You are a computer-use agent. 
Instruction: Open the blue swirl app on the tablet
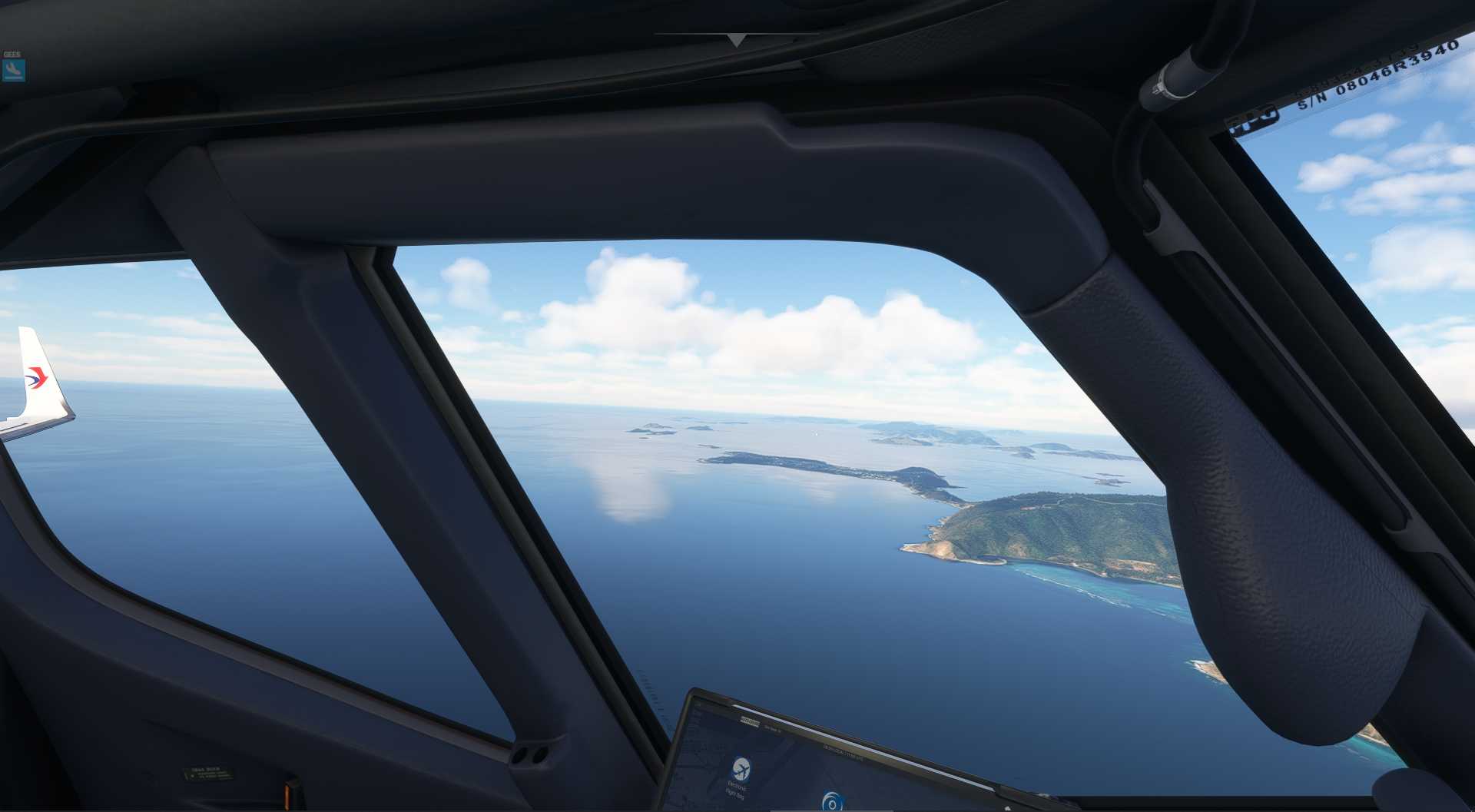tap(830, 801)
